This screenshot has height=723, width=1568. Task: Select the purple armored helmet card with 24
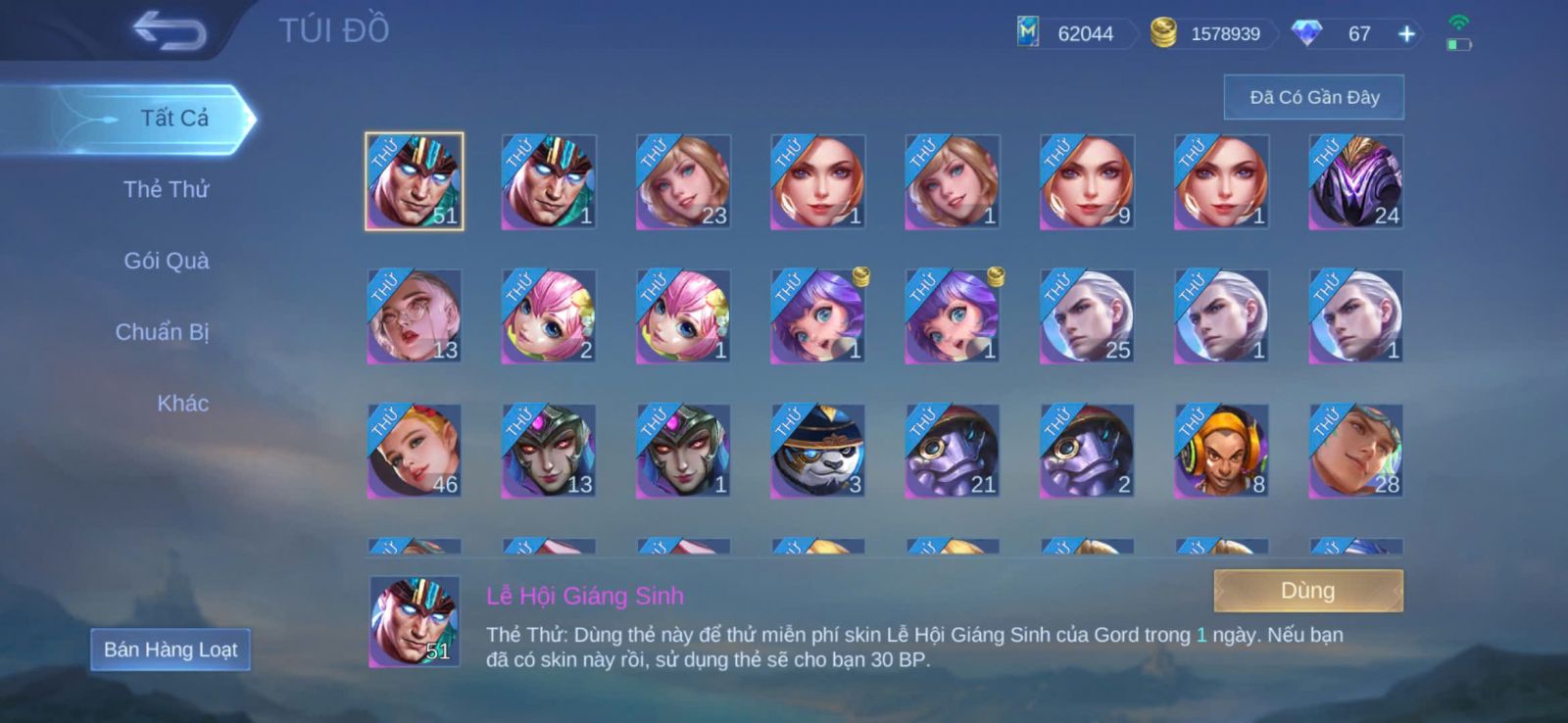coord(1355,182)
